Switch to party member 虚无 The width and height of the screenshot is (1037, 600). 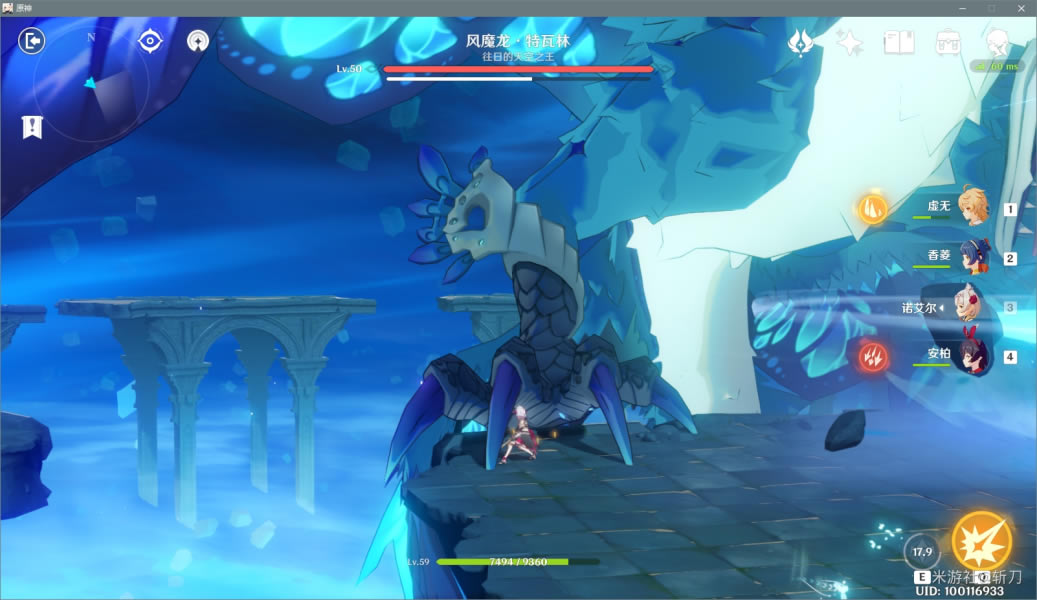click(x=971, y=207)
